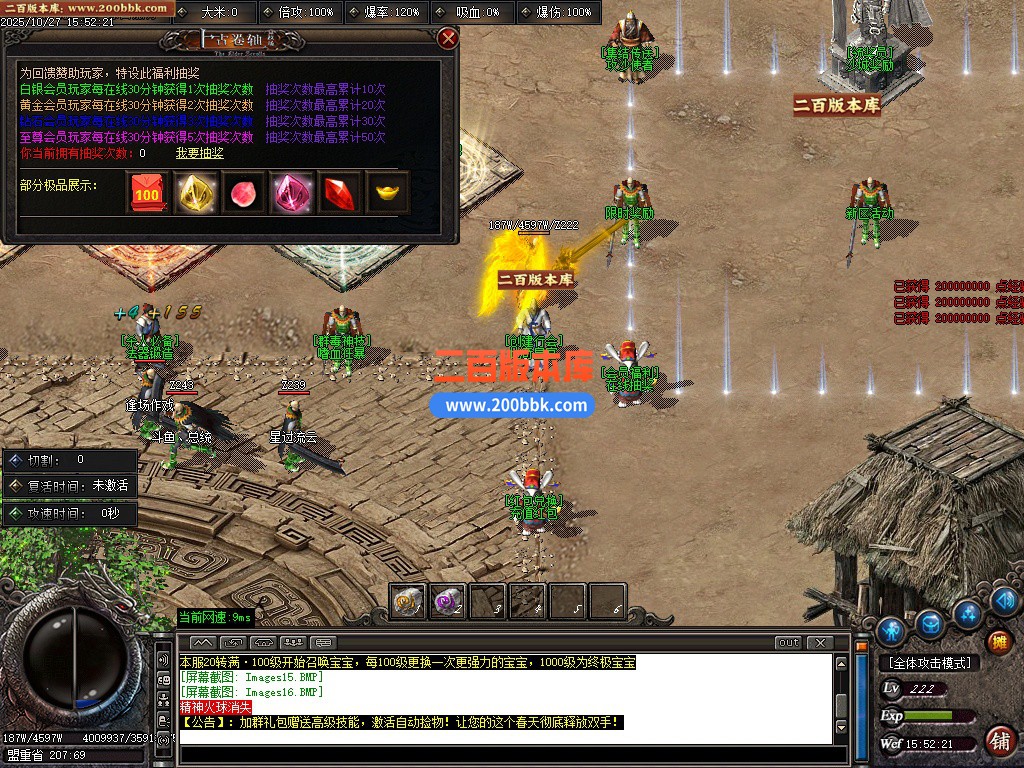Open the 铺 shop button
1024x768 pixels.
(998, 741)
